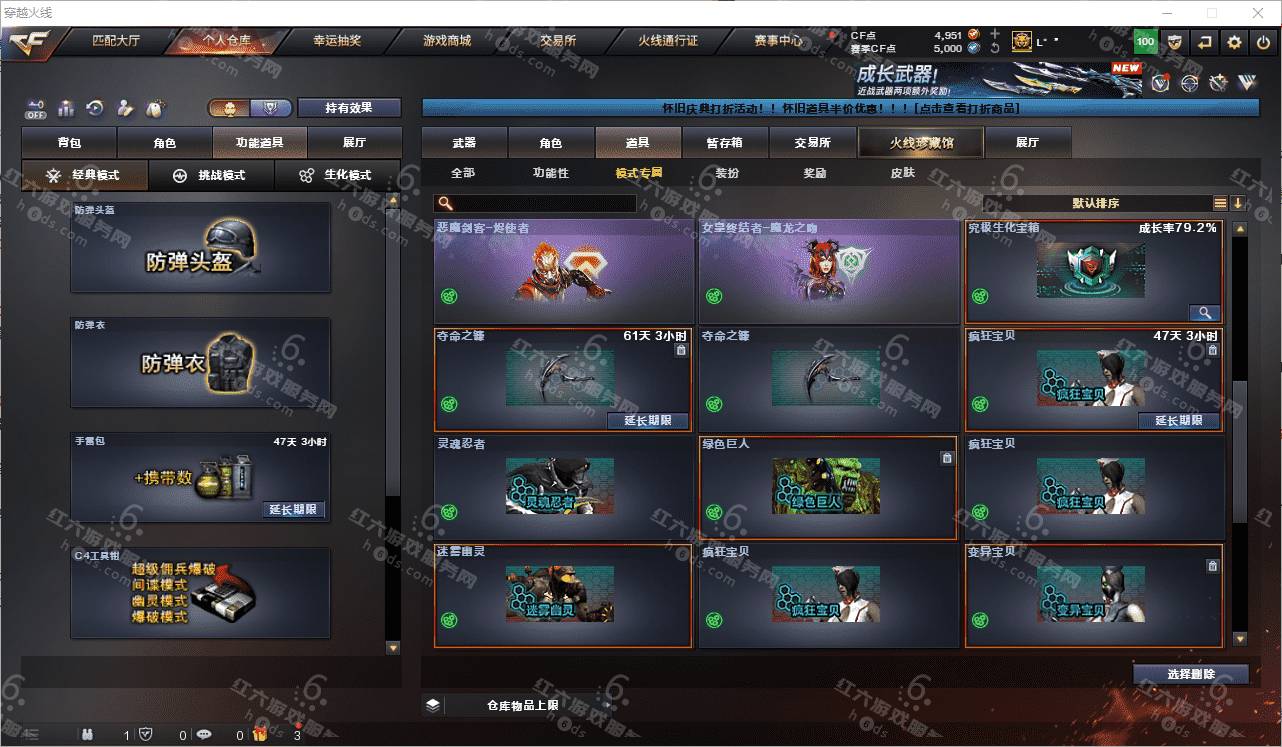
Task: Go to the 幸运抽奖 lucky draw
Action: point(337,42)
